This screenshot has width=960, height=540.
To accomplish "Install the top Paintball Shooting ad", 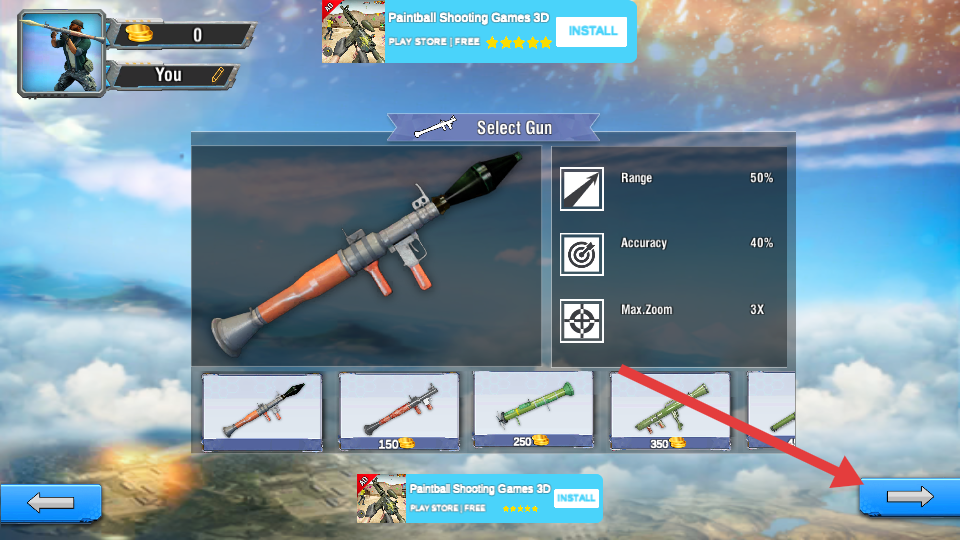I will point(591,31).
